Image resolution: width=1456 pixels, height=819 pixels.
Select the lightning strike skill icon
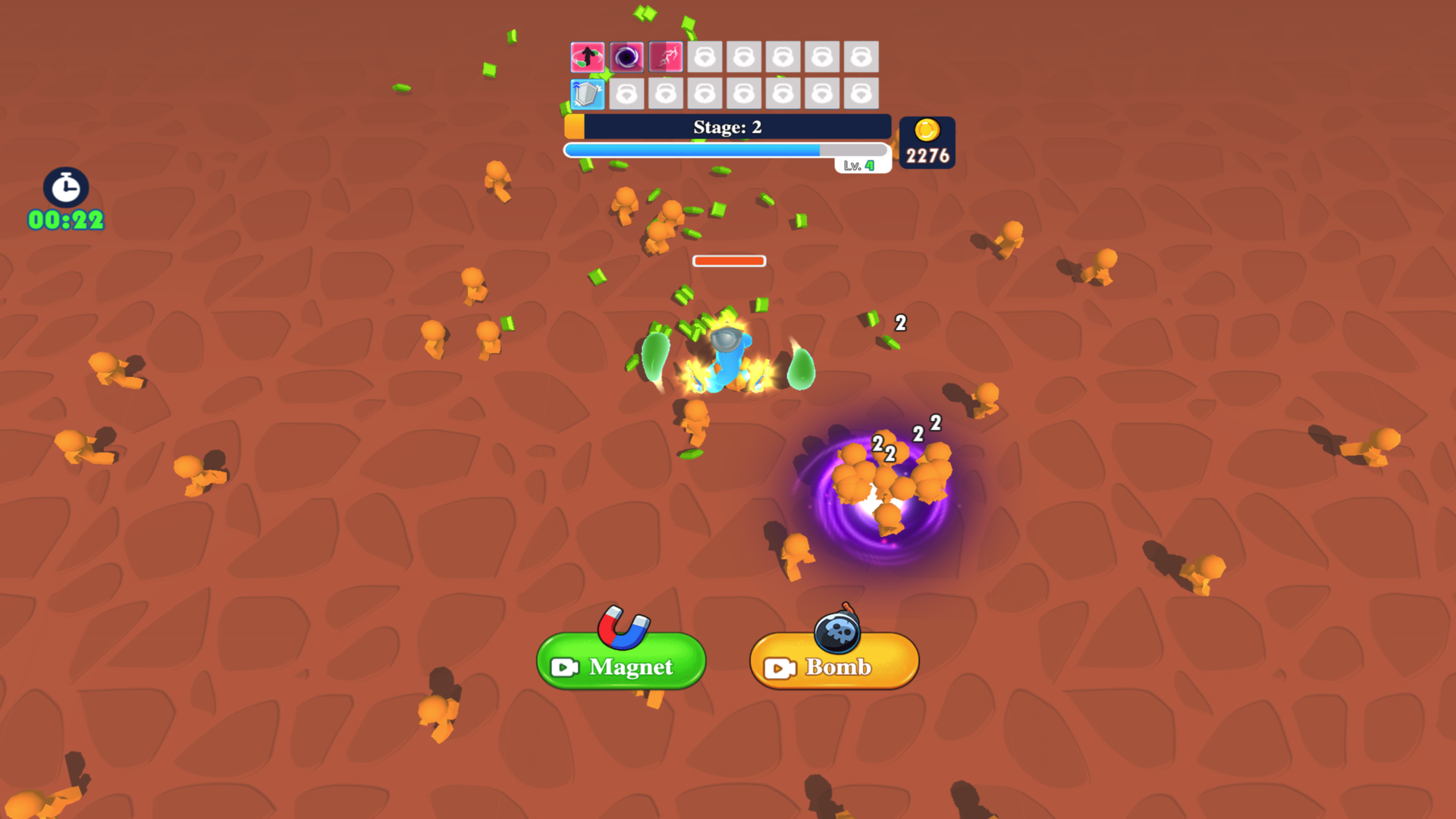tap(666, 56)
